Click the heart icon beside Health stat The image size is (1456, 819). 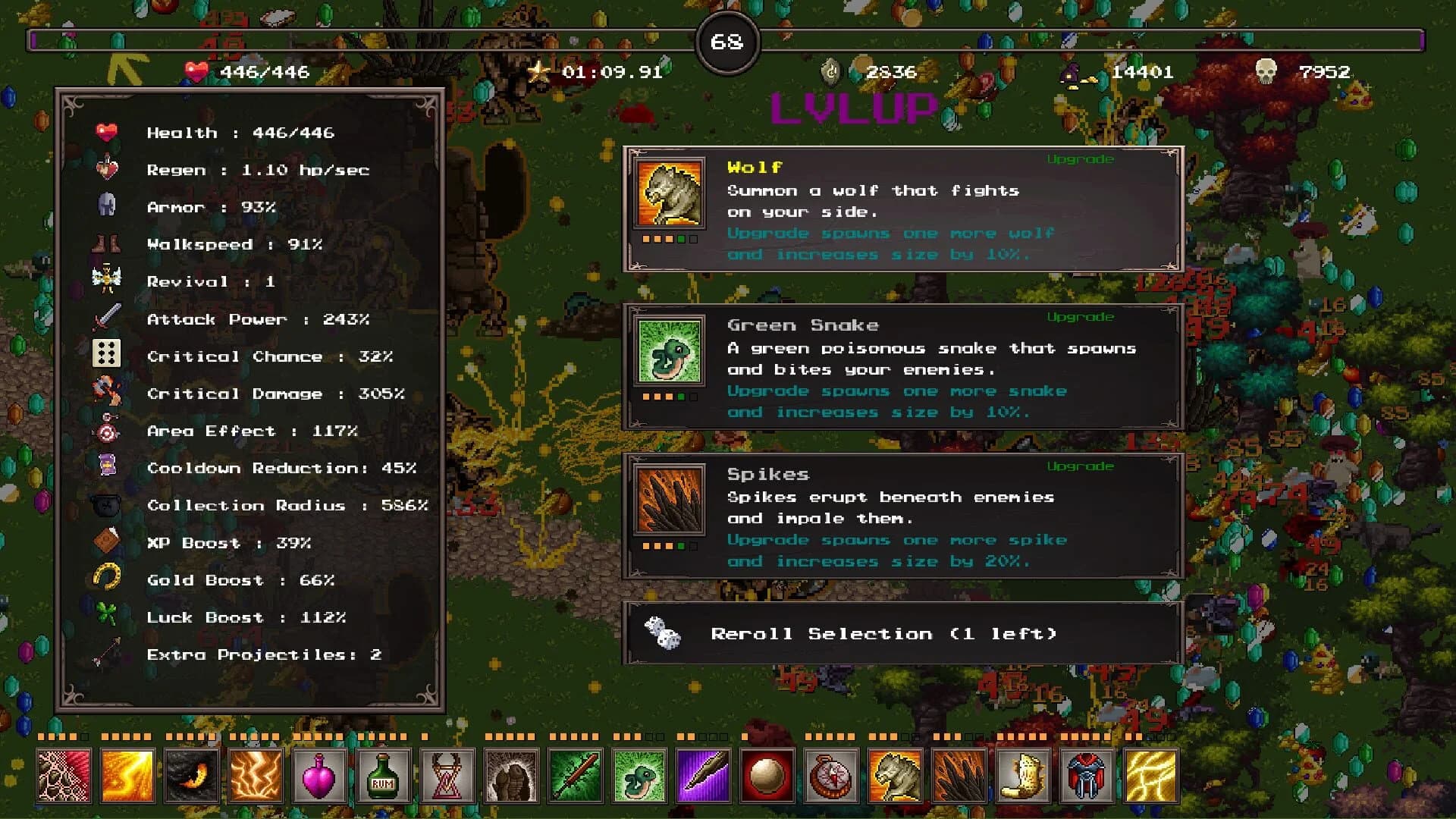point(107,130)
